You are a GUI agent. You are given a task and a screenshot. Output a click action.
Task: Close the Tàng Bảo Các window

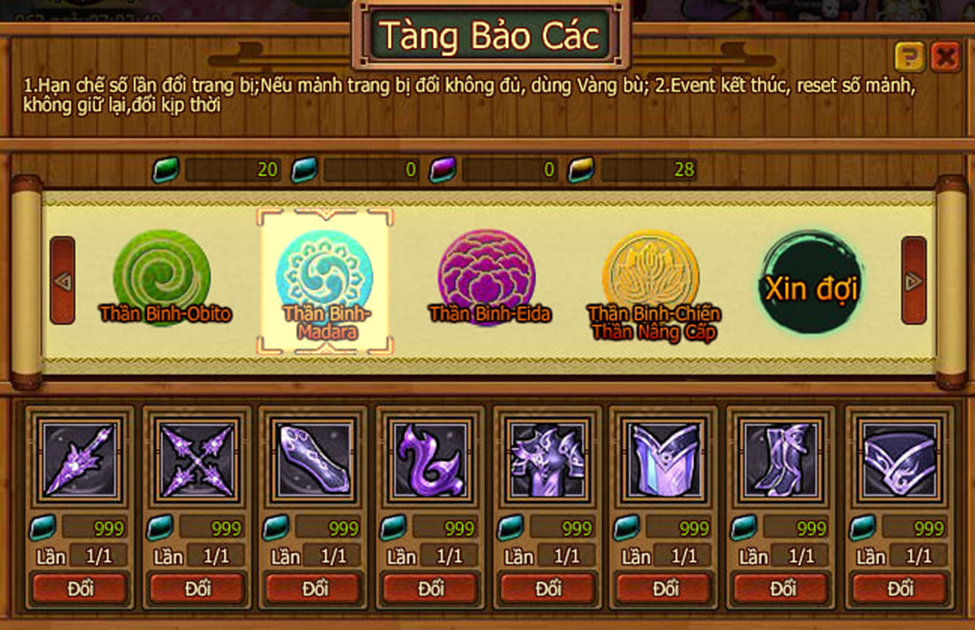(x=944, y=57)
